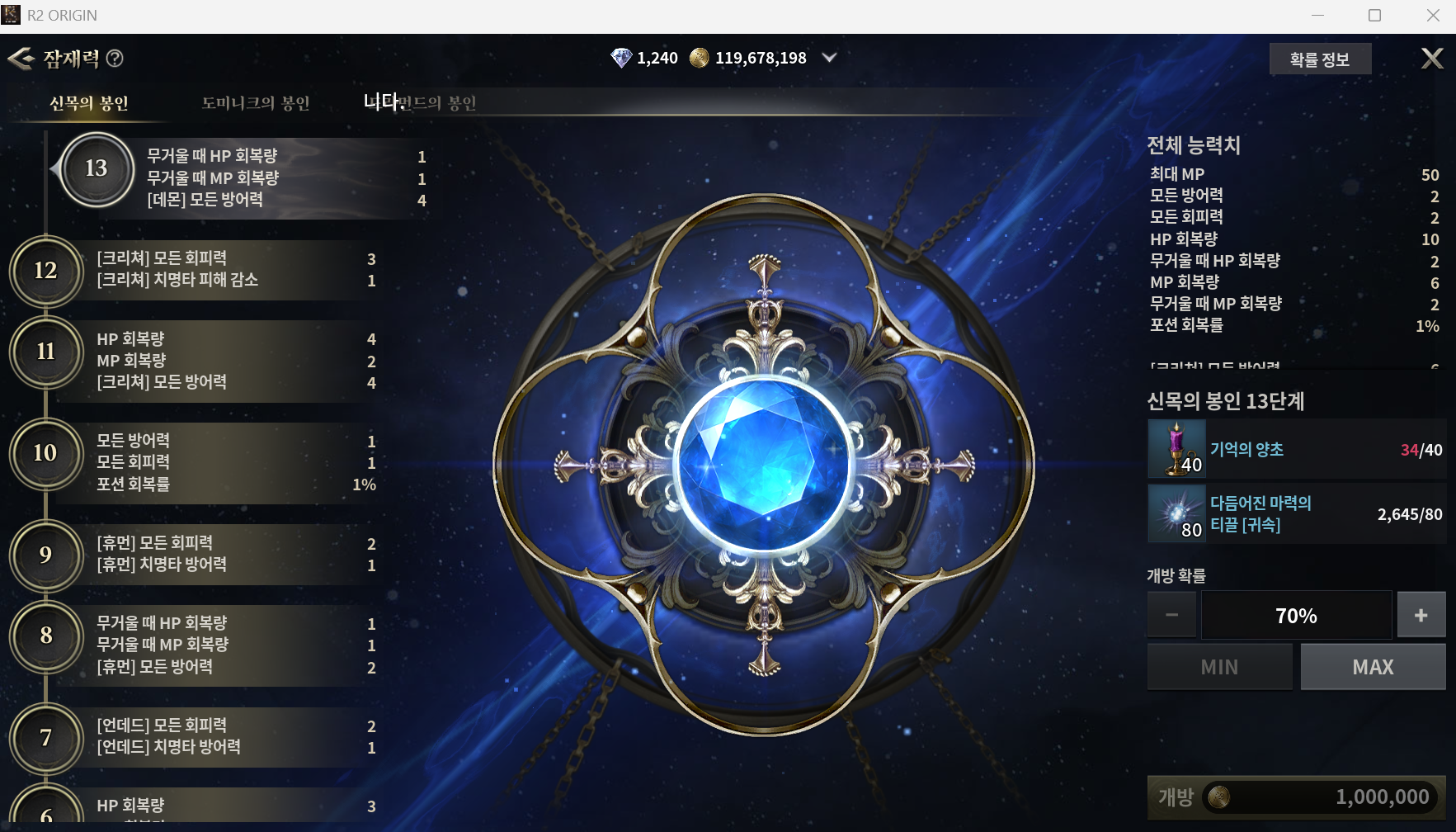Screen dimensions: 1456x832
Task: Increase 개방 확률 with the plus button
Action: coord(1421,615)
